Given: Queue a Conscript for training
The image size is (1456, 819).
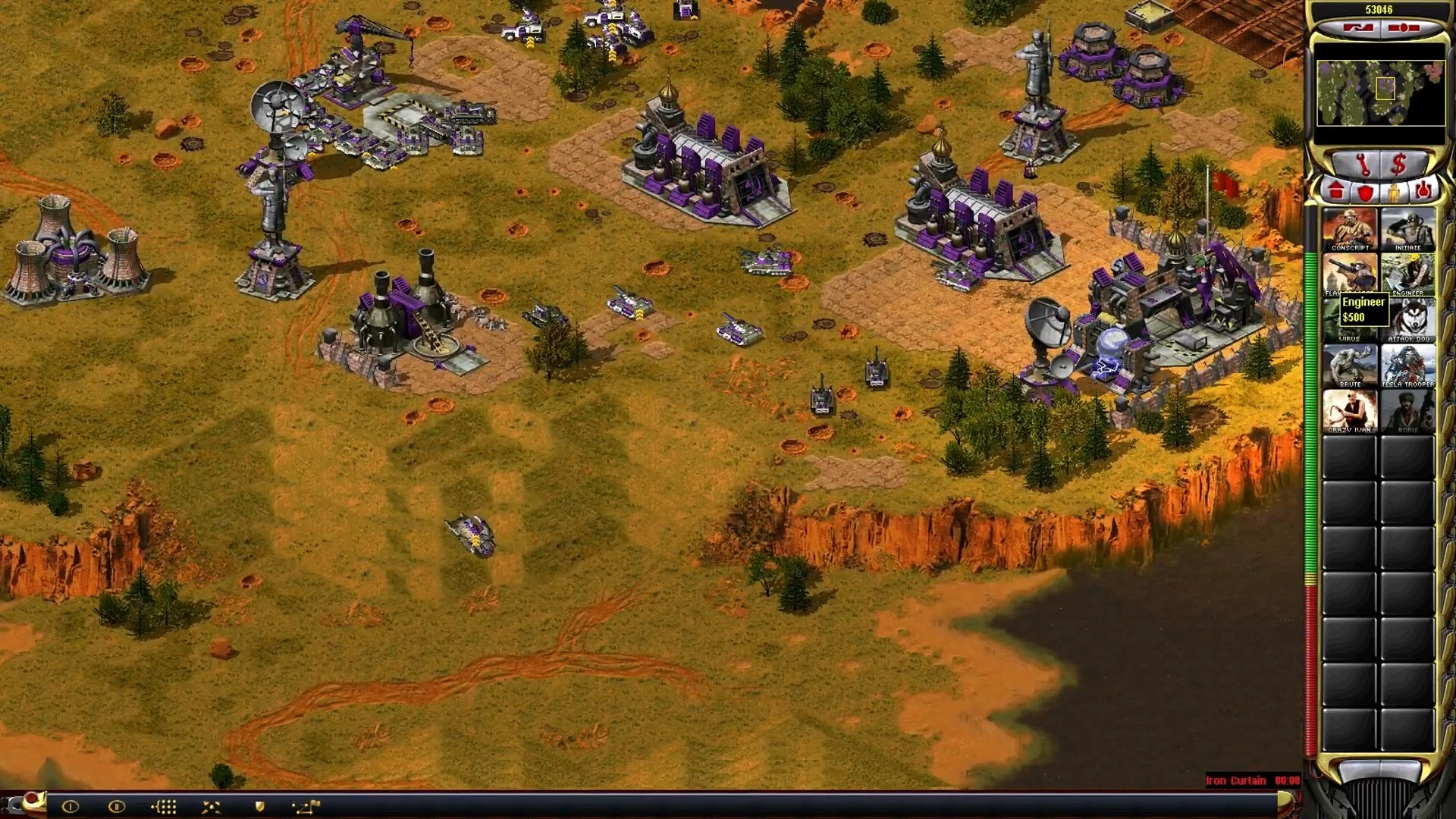Looking at the screenshot, I should click(x=1350, y=229).
